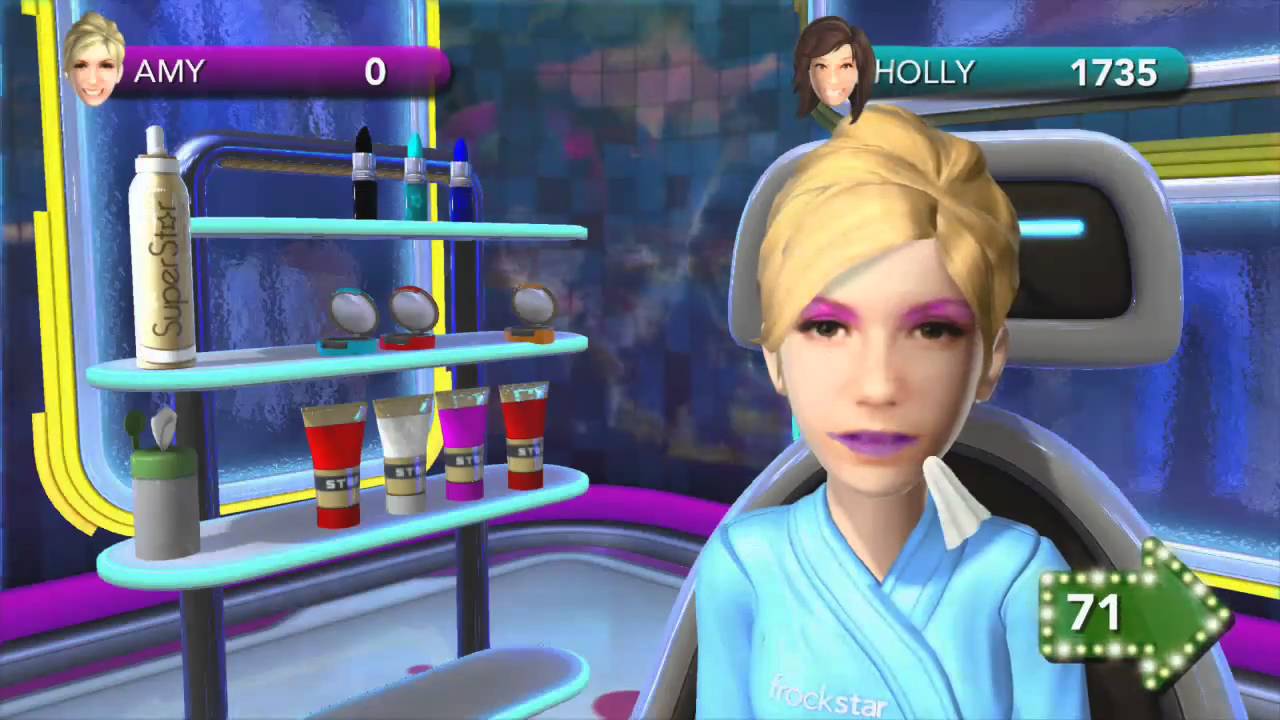This screenshot has height=720, width=1280.
Task: Switch to the HOLLY name tab
Action: [925, 71]
